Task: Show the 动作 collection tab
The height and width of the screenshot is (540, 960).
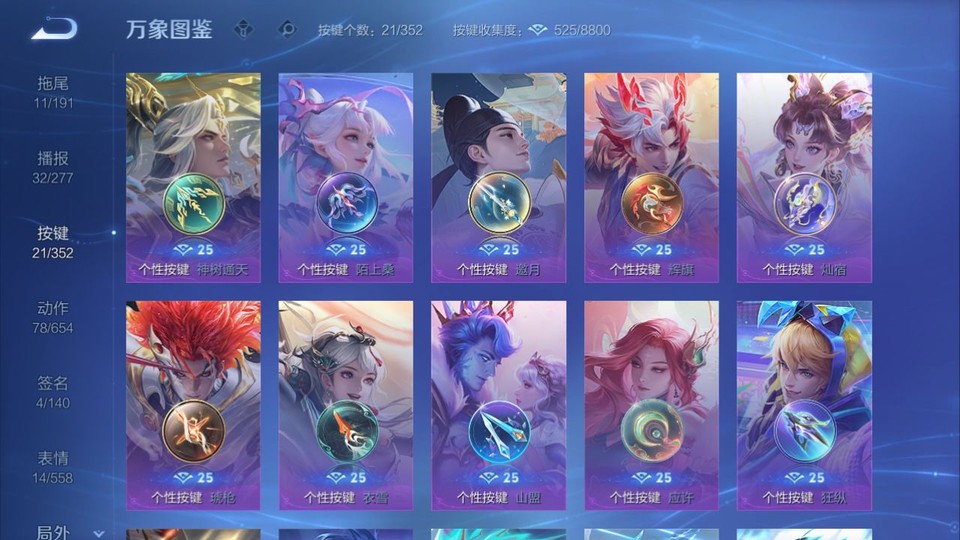Action: (54, 317)
